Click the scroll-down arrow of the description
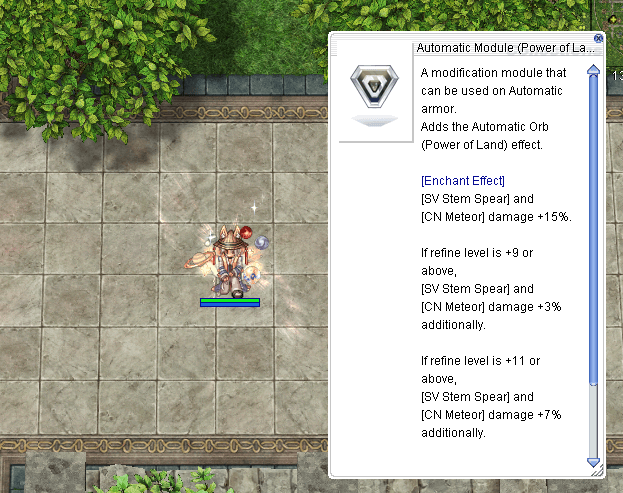623x493 pixels. [593, 462]
